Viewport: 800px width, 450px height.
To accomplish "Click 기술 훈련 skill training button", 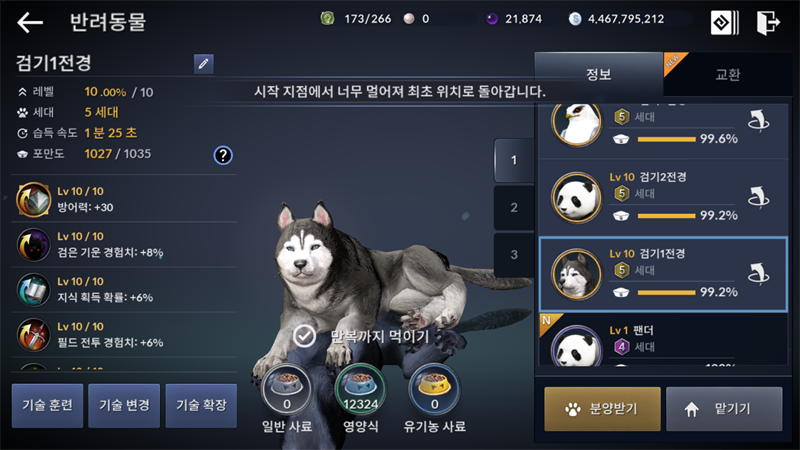I will point(47,406).
